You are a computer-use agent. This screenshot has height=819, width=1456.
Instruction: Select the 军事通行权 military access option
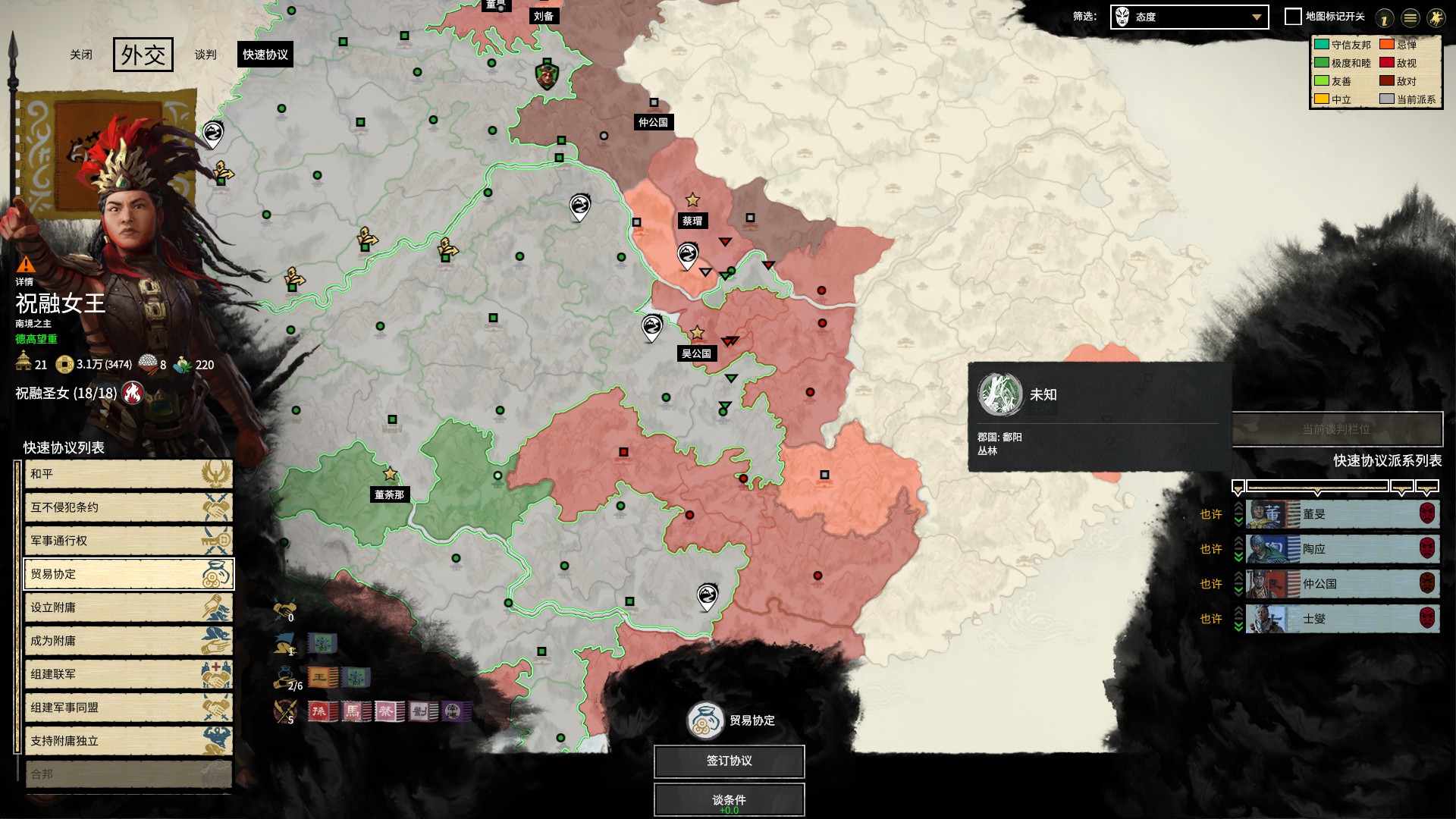coord(128,541)
